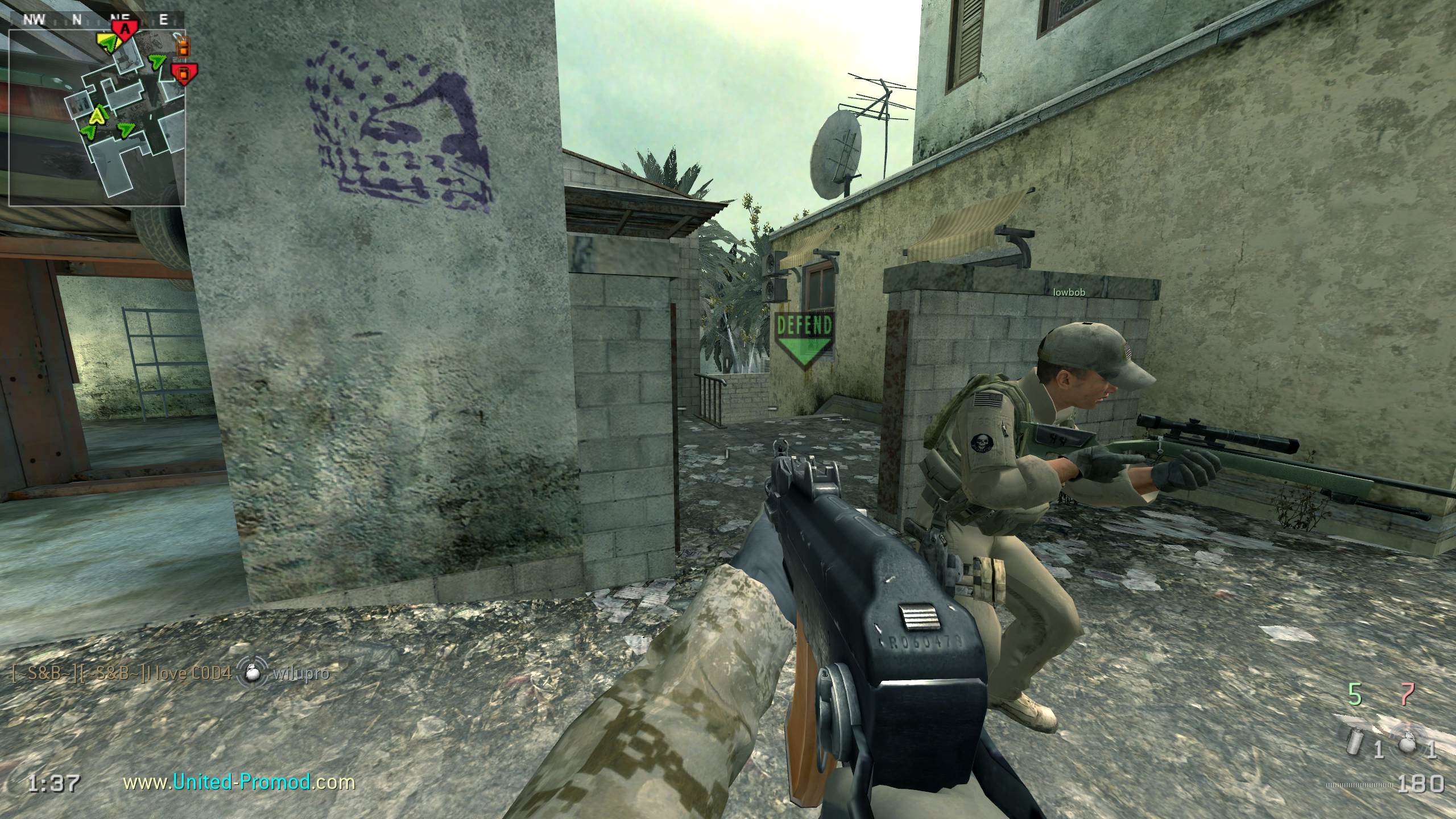The width and height of the screenshot is (1456, 819).
Task: Click the green DEFEND objective marker
Action: pyautogui.click(x=804, y=338)
